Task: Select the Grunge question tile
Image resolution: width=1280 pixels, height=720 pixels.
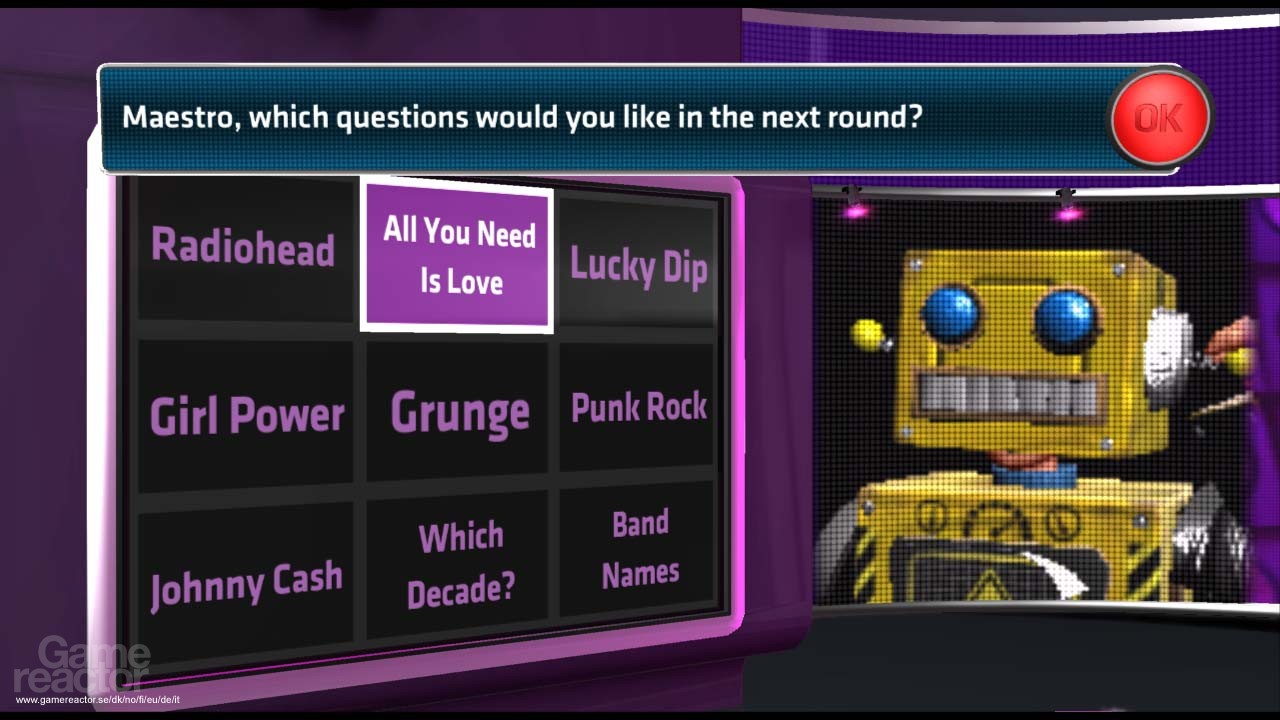Action: pos(457,410)
